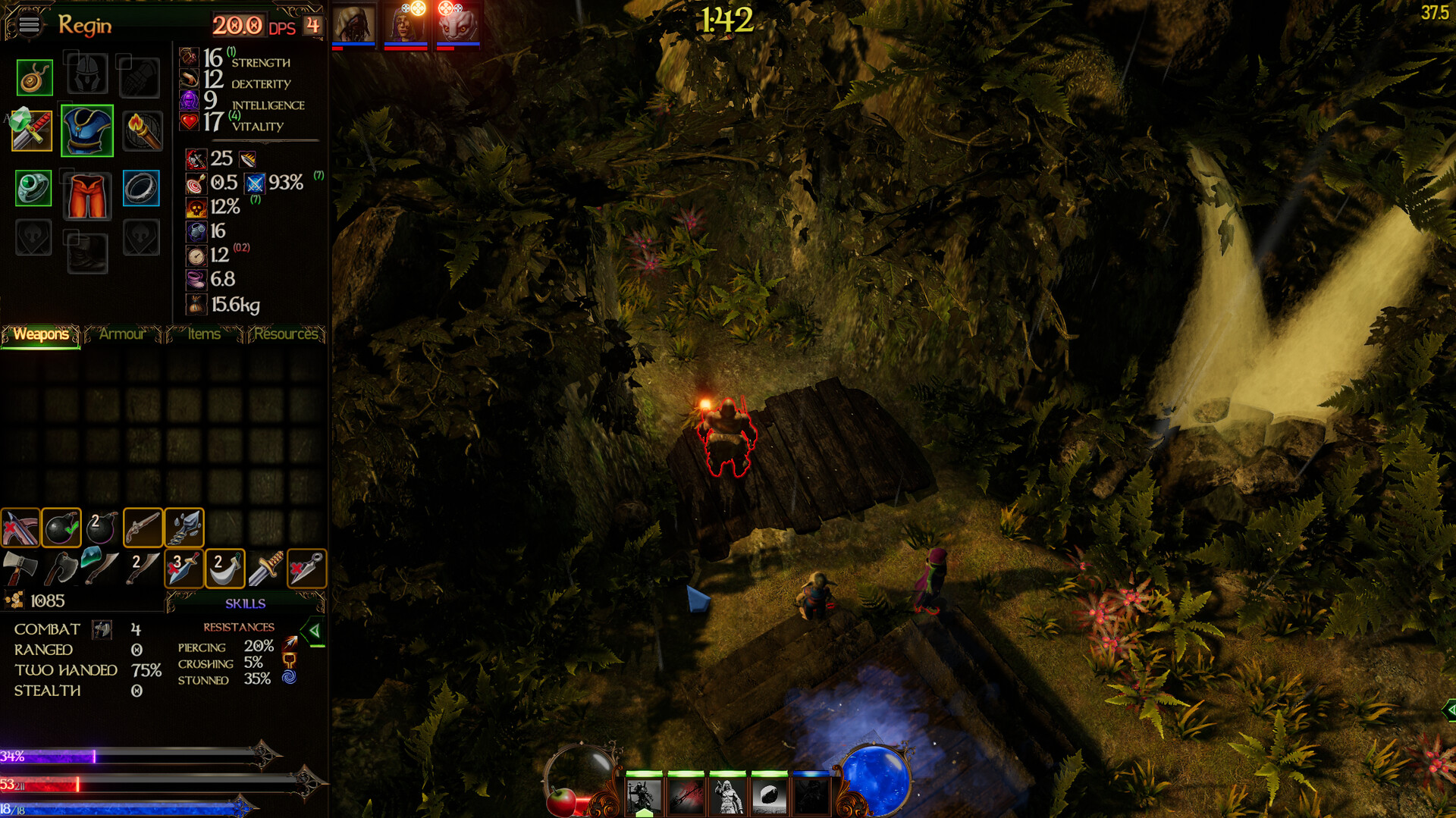Click the equipped blue chest armor slot

point(86,130)
